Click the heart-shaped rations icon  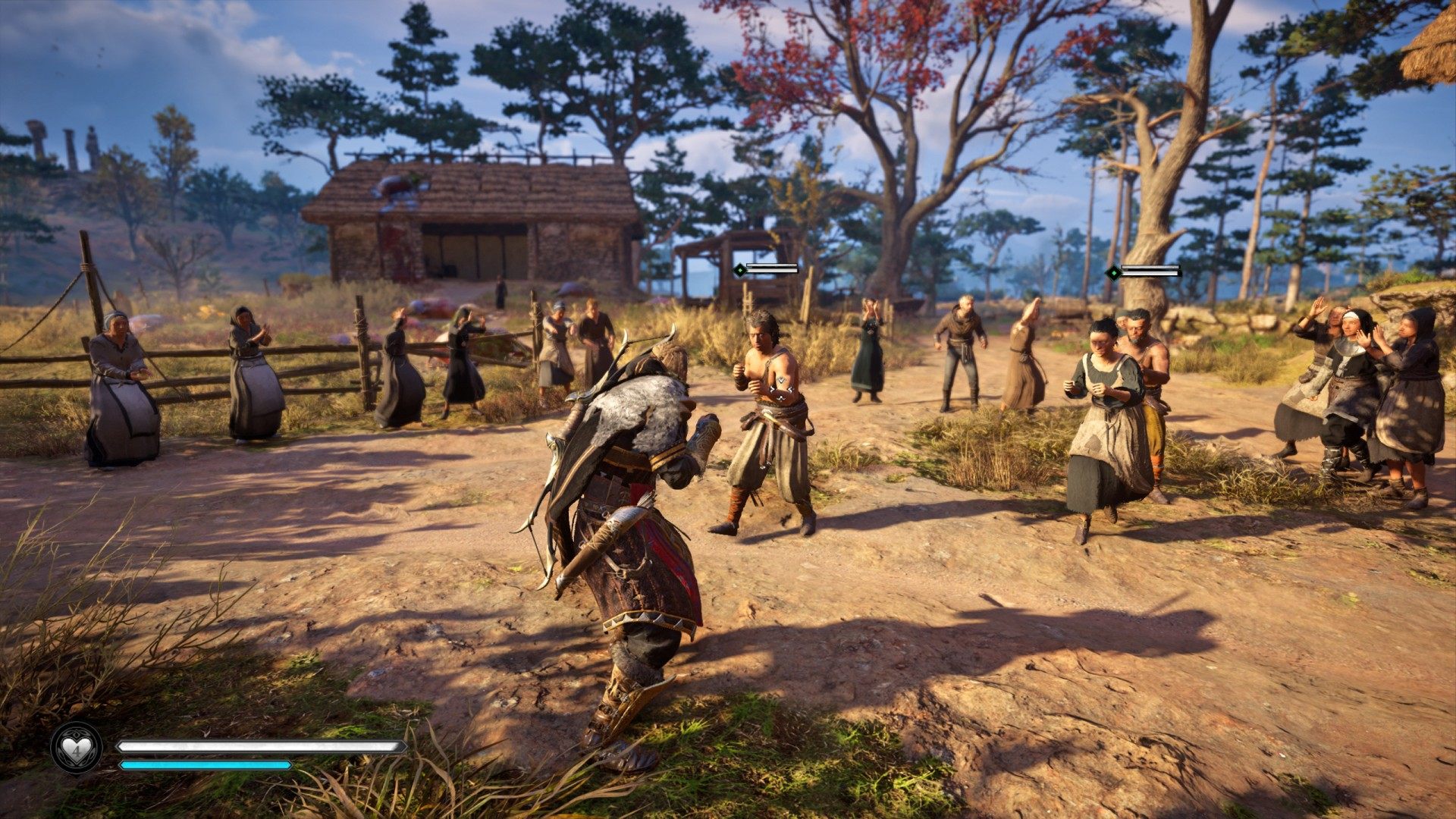point(76,748)
